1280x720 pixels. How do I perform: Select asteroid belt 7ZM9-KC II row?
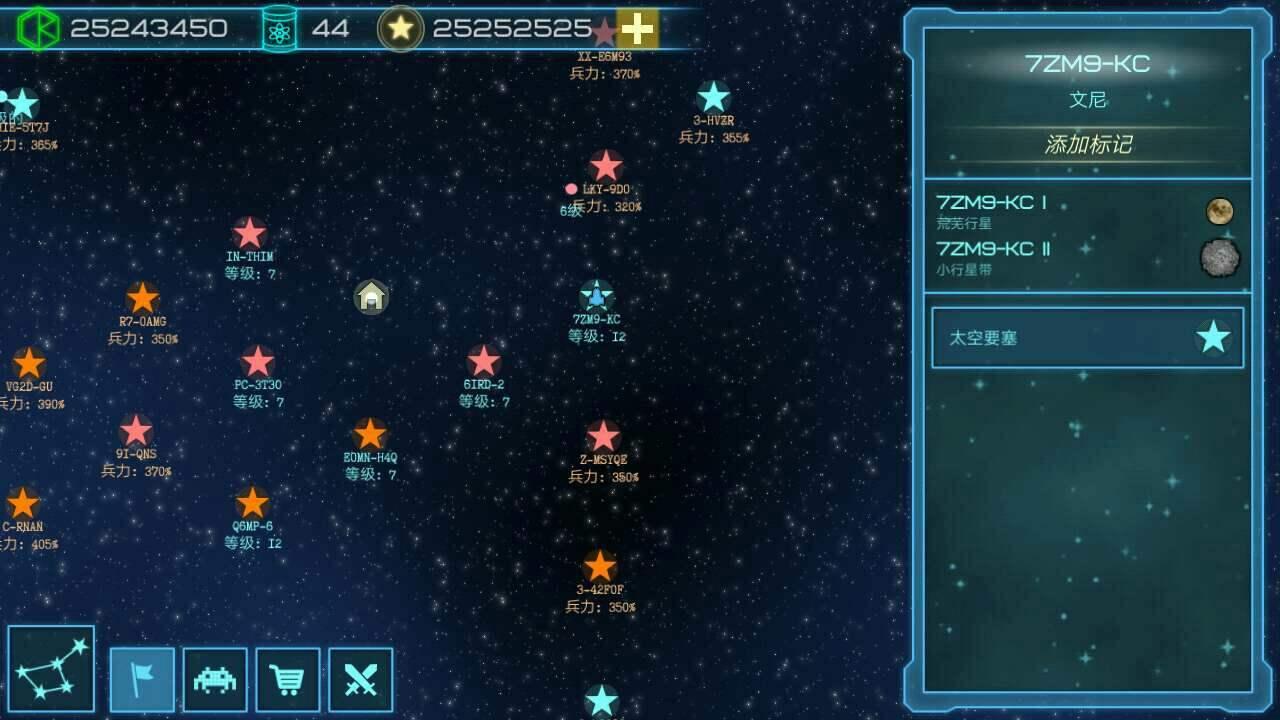(x=1087, y=257)
